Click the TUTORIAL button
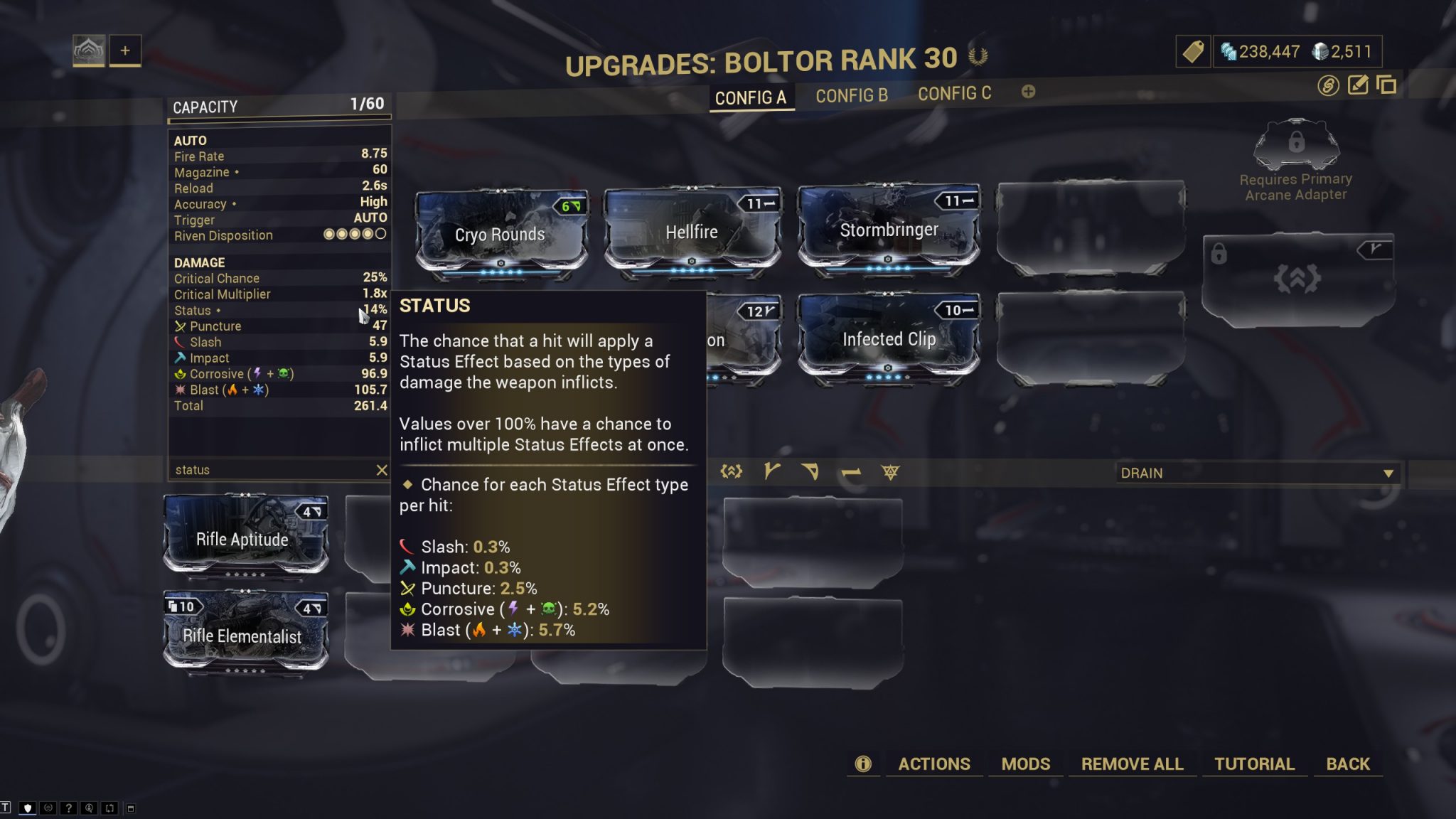Image resolution: width=1456 pixels, height=819 pixels. (x=1255, y=764)
